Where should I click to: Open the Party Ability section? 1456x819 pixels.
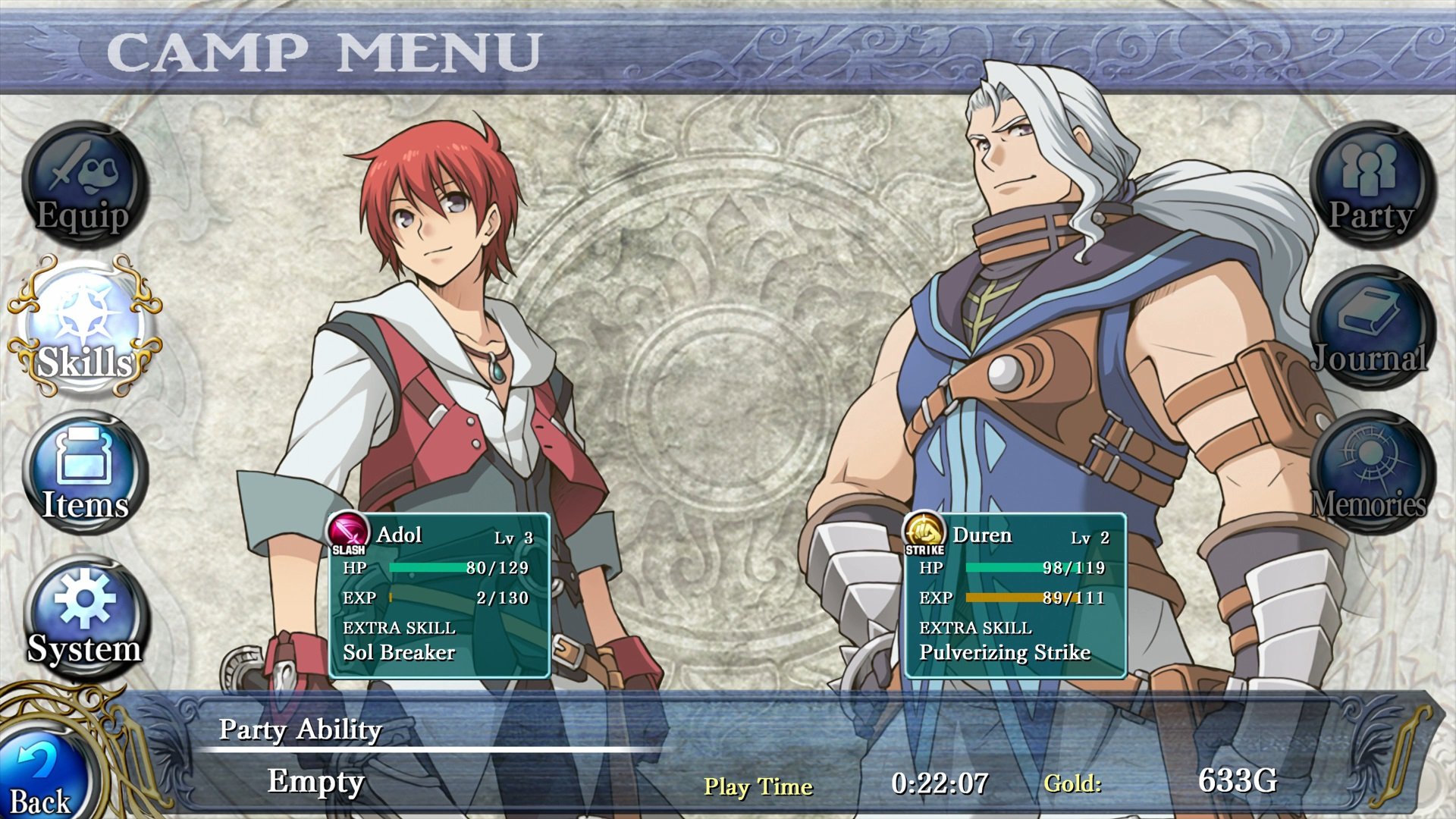click(300, 730)
